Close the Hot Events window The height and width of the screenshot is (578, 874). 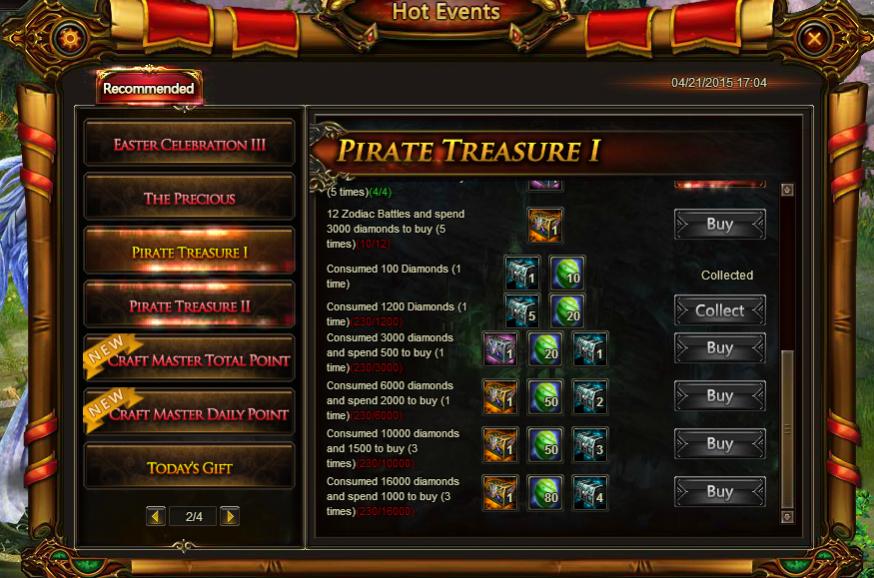pos(815,39)
